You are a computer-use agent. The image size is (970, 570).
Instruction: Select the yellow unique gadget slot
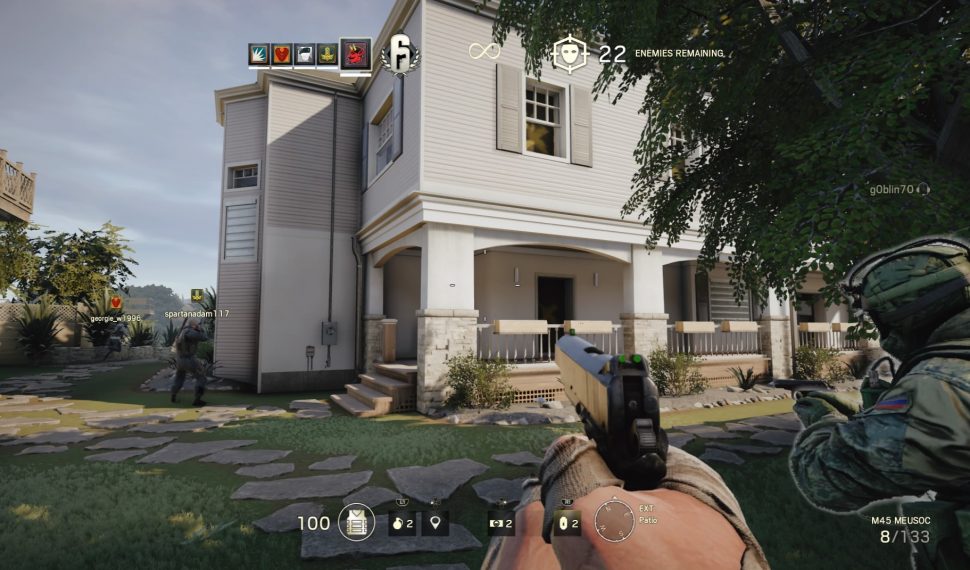coord(567,522)
